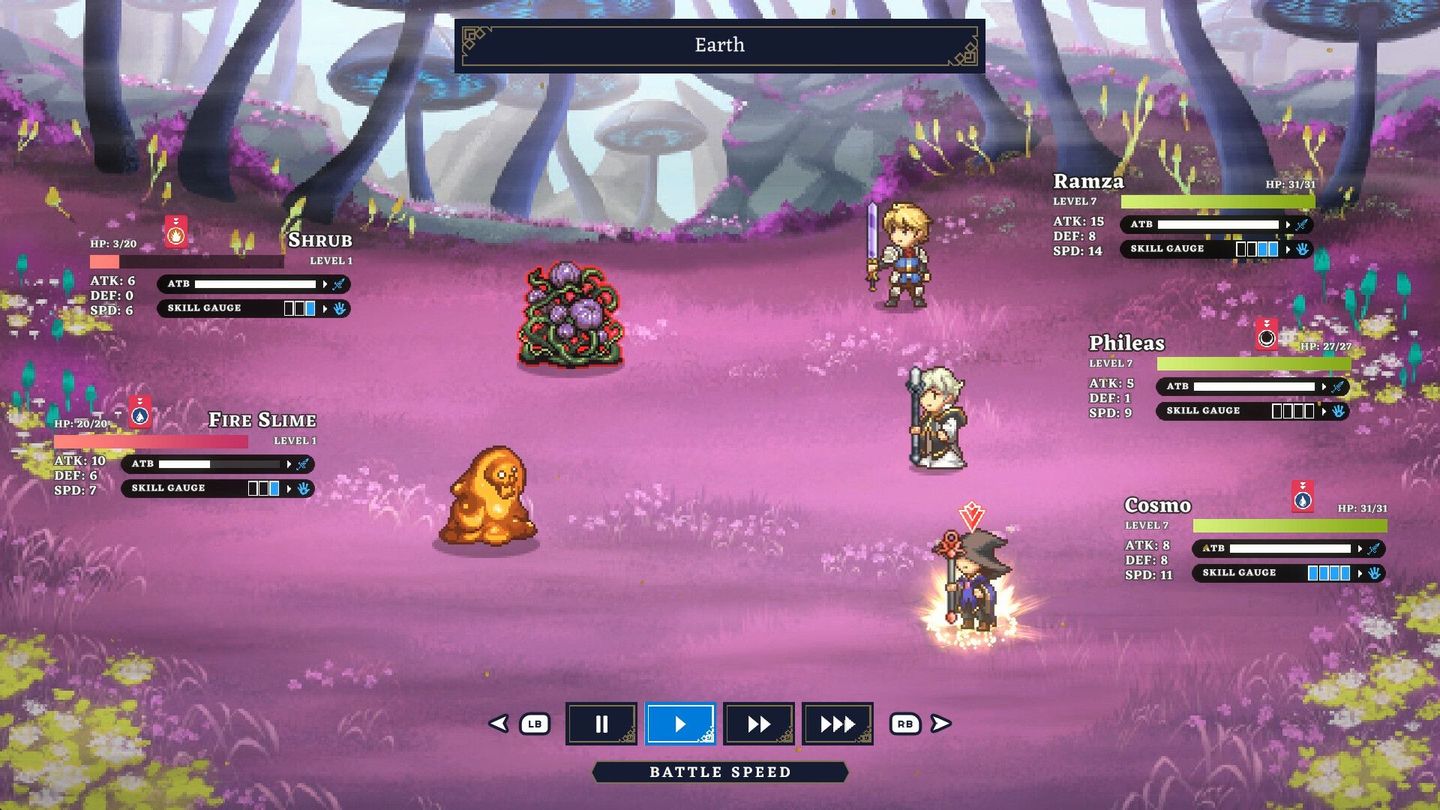
Task: Click the sword icon on Phileas's ATB bar
Action: pos(1338,386)
